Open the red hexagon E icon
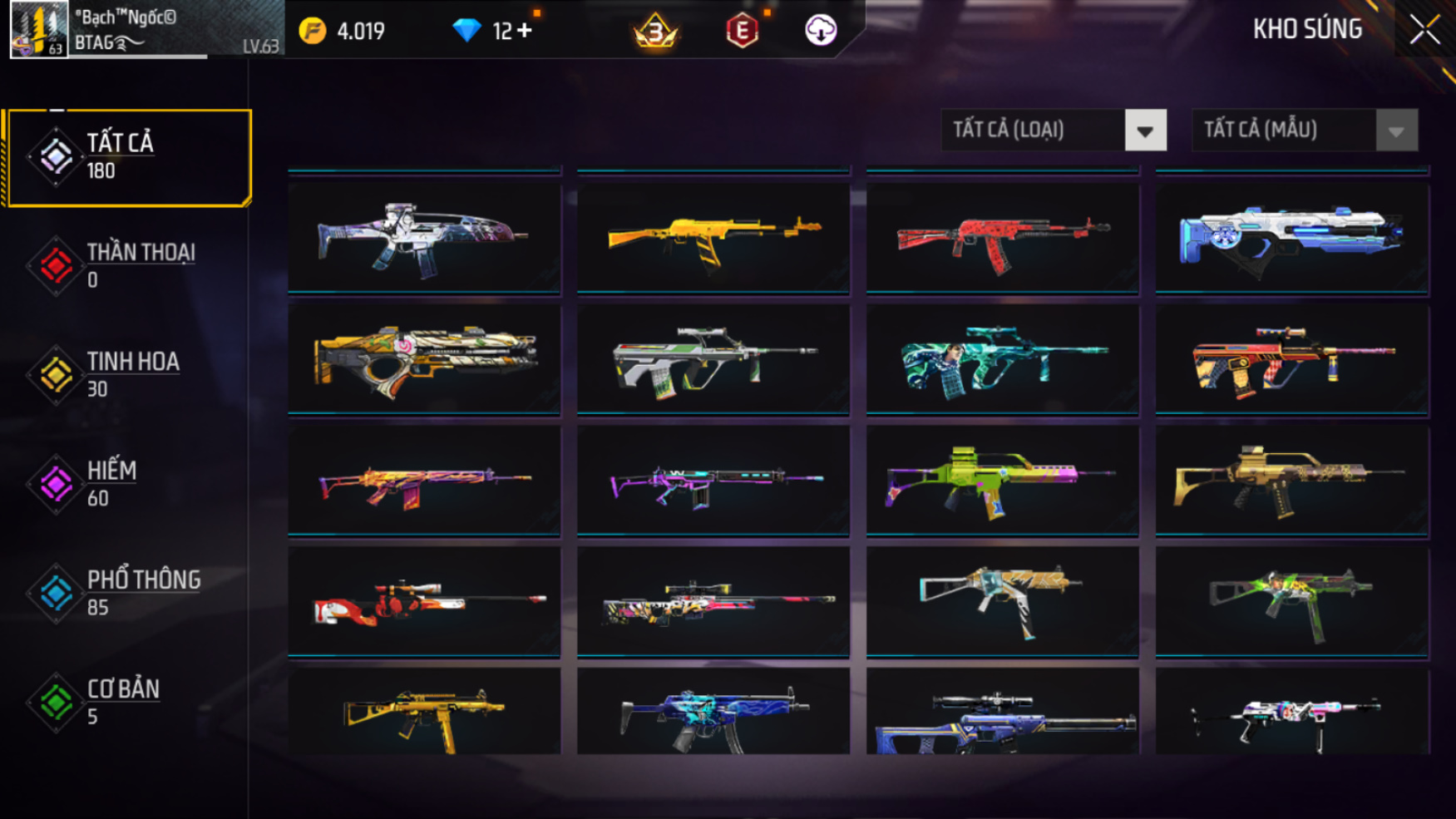This screenshot has height=819, width=1456. pos(742,32)
